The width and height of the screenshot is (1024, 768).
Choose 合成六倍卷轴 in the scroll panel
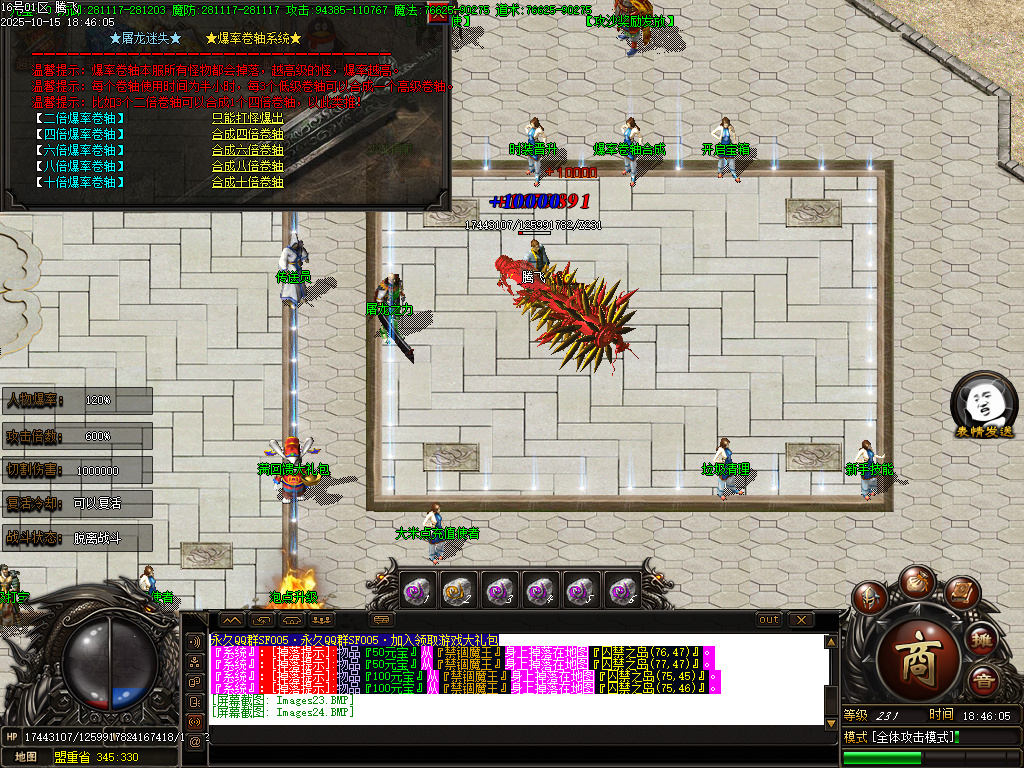tap(247, 150)
